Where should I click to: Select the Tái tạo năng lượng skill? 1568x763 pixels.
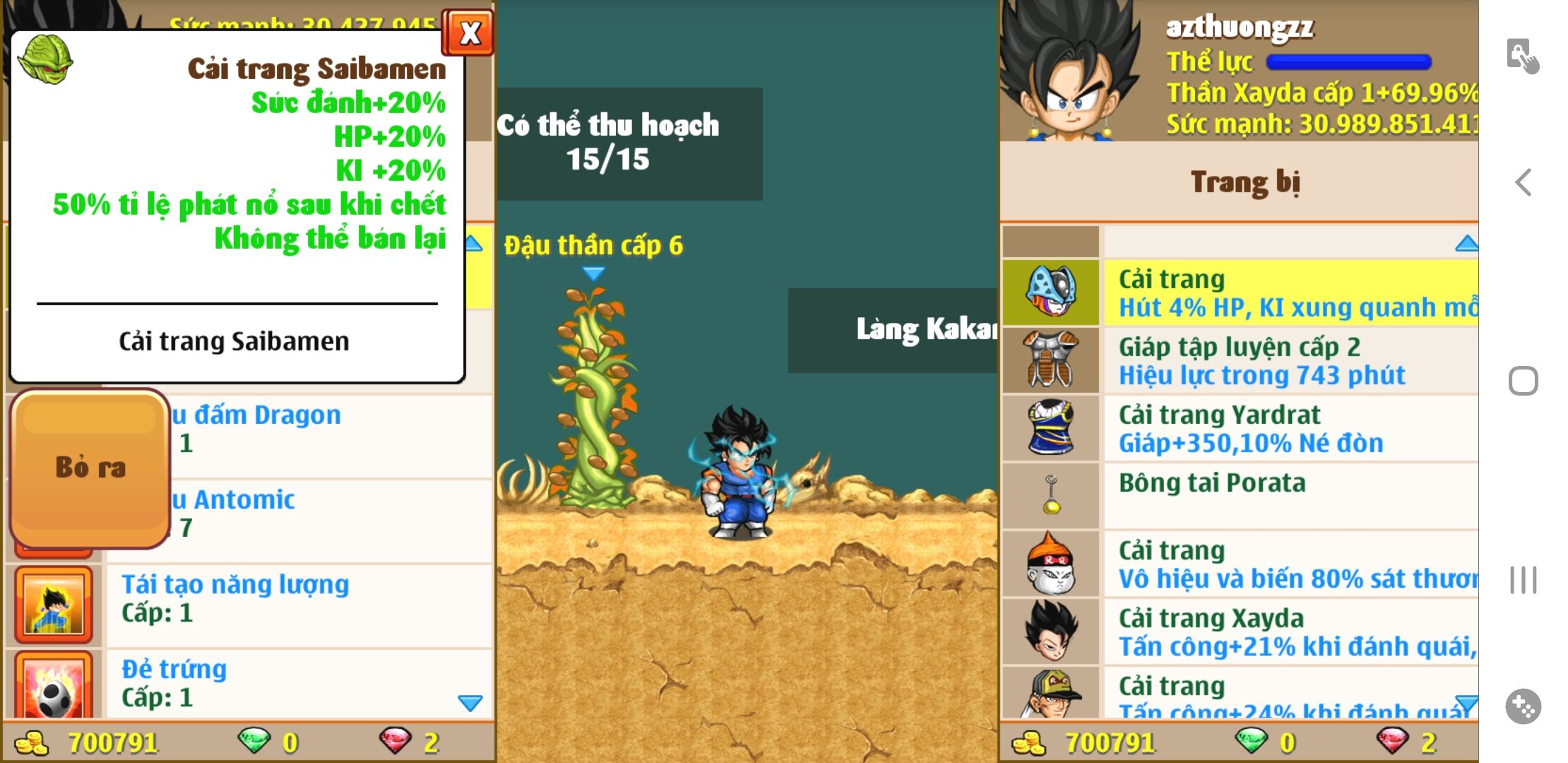298,598
